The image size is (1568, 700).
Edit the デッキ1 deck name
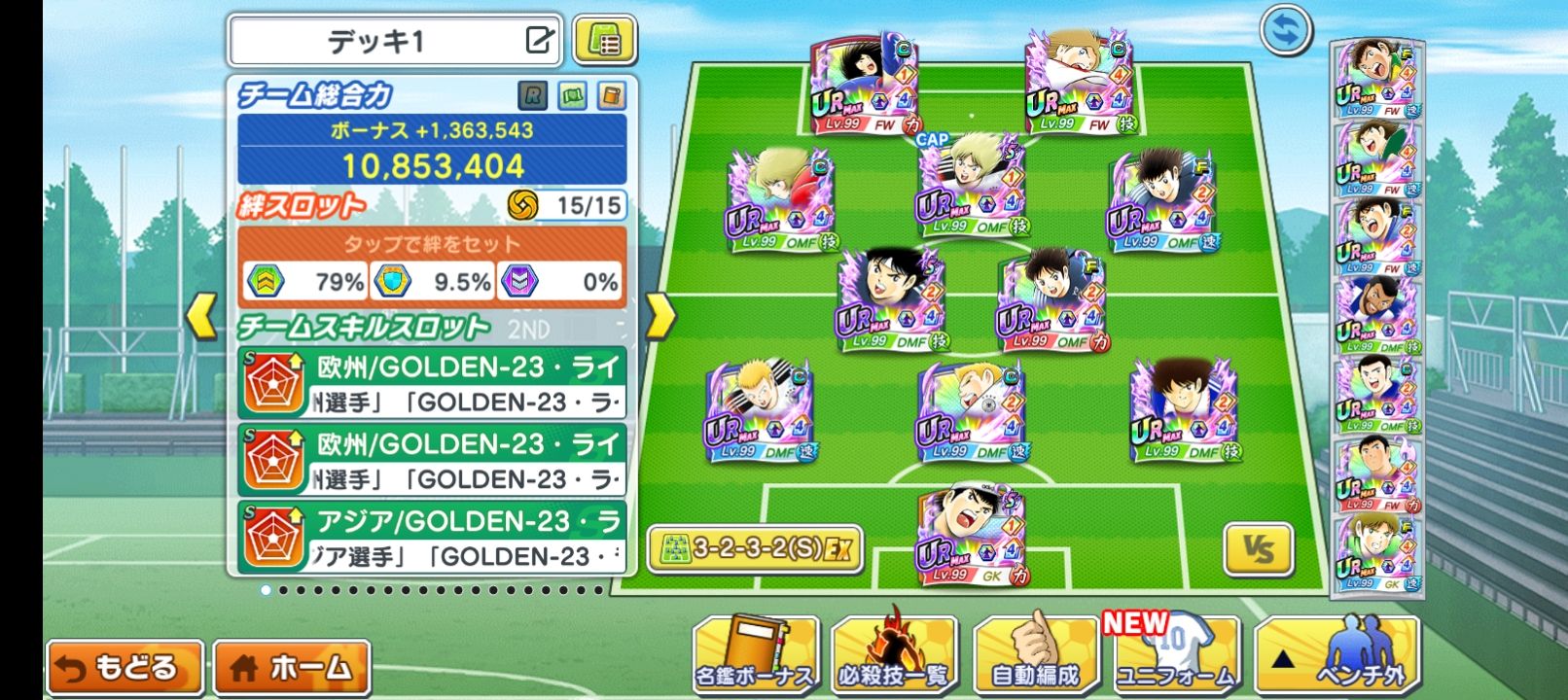coord(539,41)
